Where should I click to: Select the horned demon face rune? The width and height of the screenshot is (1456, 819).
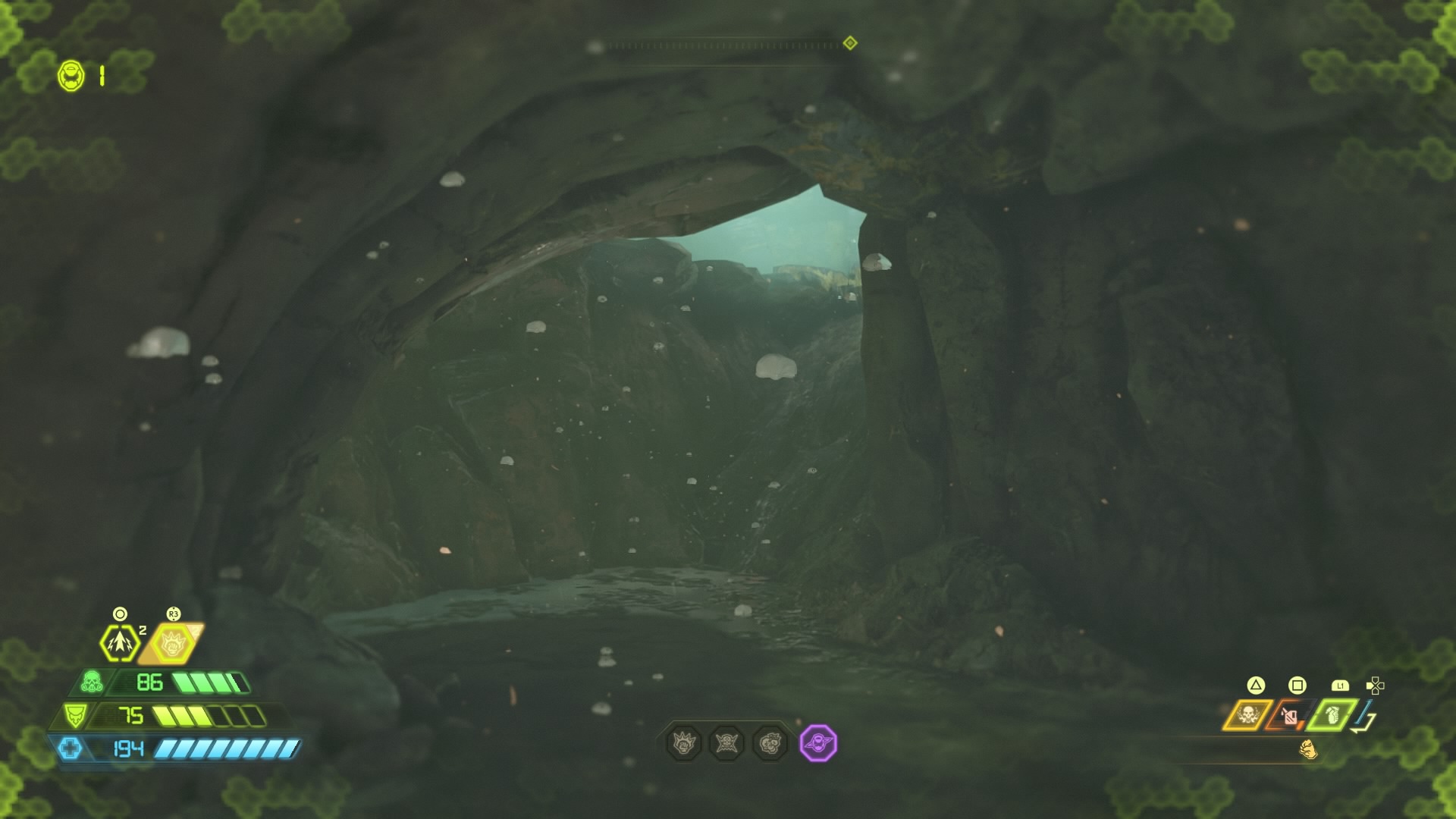click(x=726, y=743)
